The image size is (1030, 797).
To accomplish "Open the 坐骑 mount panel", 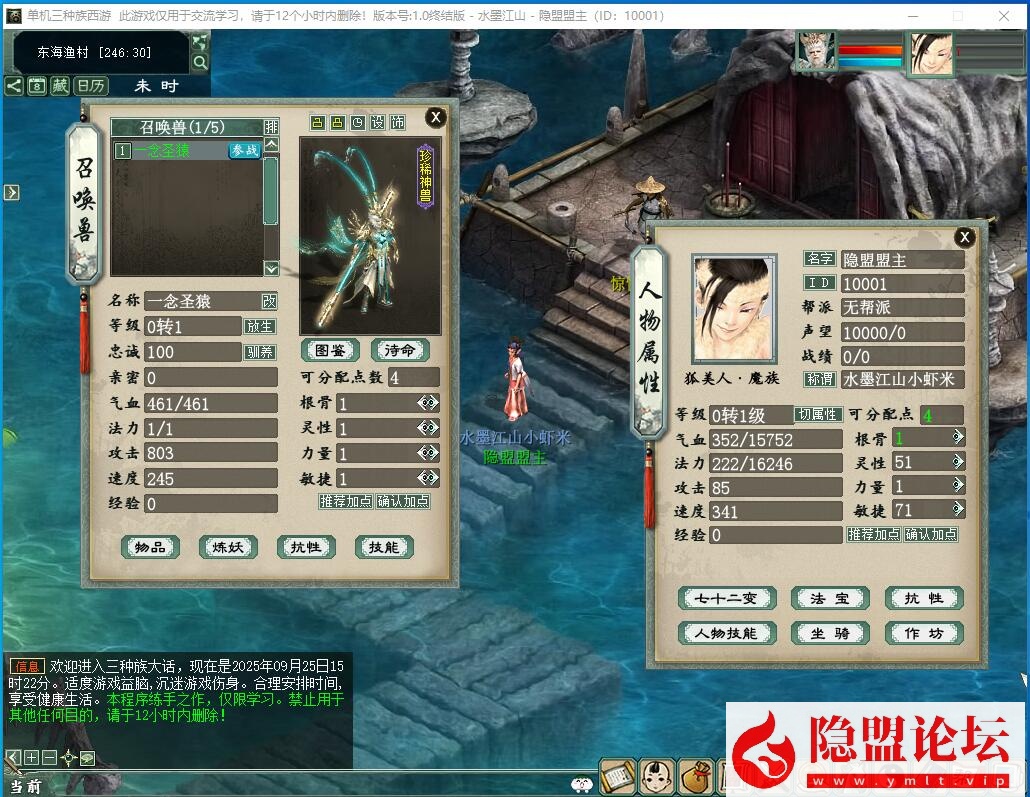I will coord(829,633).
